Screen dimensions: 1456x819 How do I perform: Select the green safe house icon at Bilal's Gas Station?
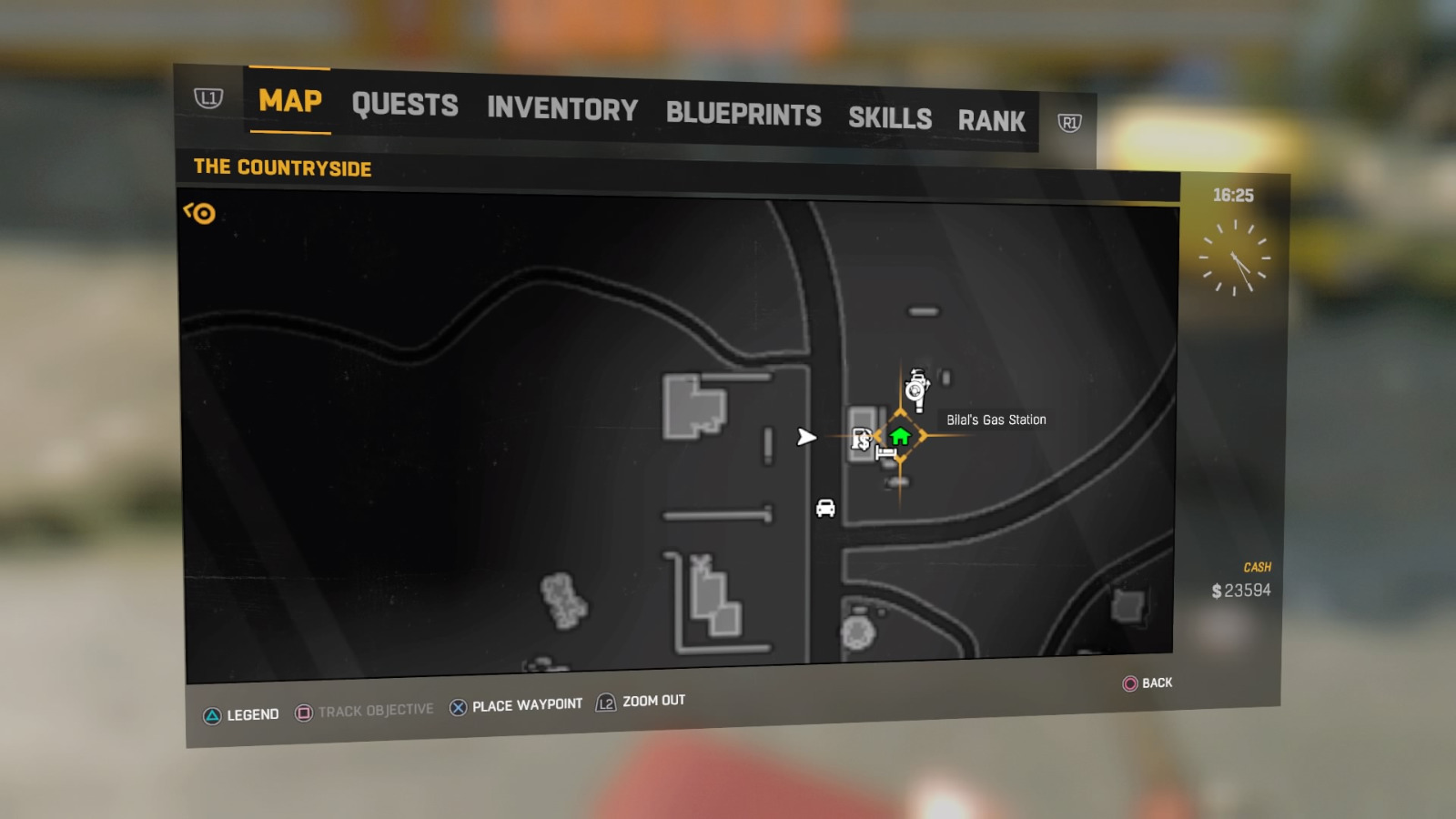(901, 435)
